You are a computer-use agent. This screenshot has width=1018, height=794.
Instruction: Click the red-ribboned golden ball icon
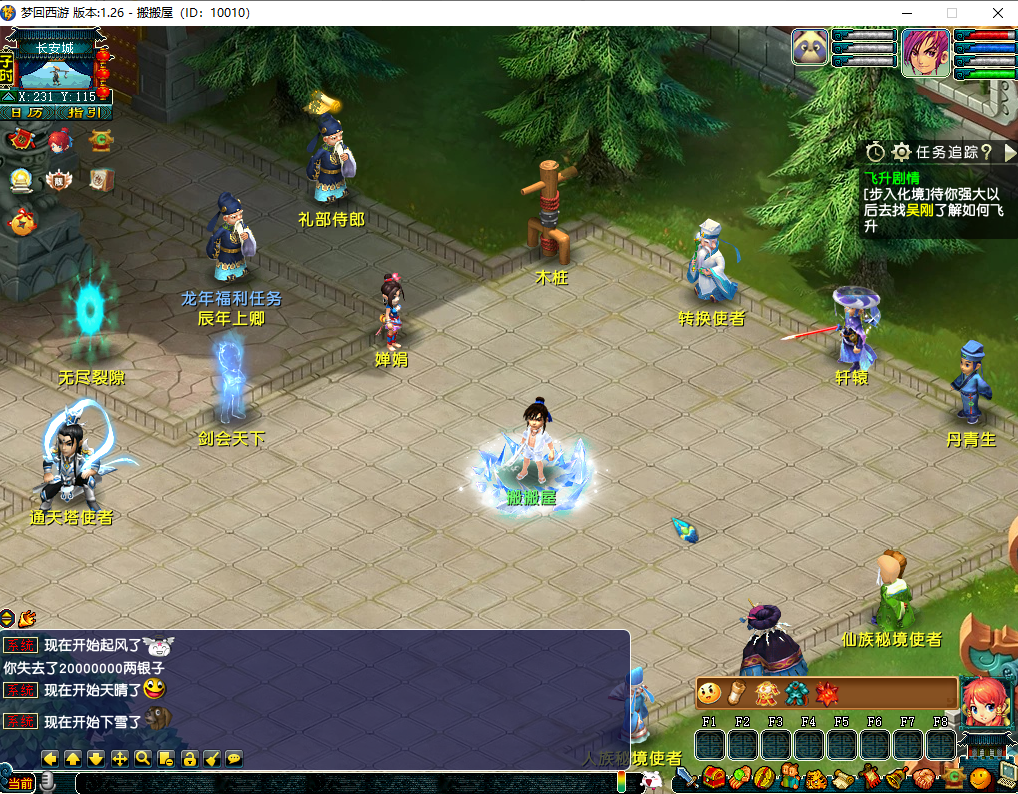[20, 222]
